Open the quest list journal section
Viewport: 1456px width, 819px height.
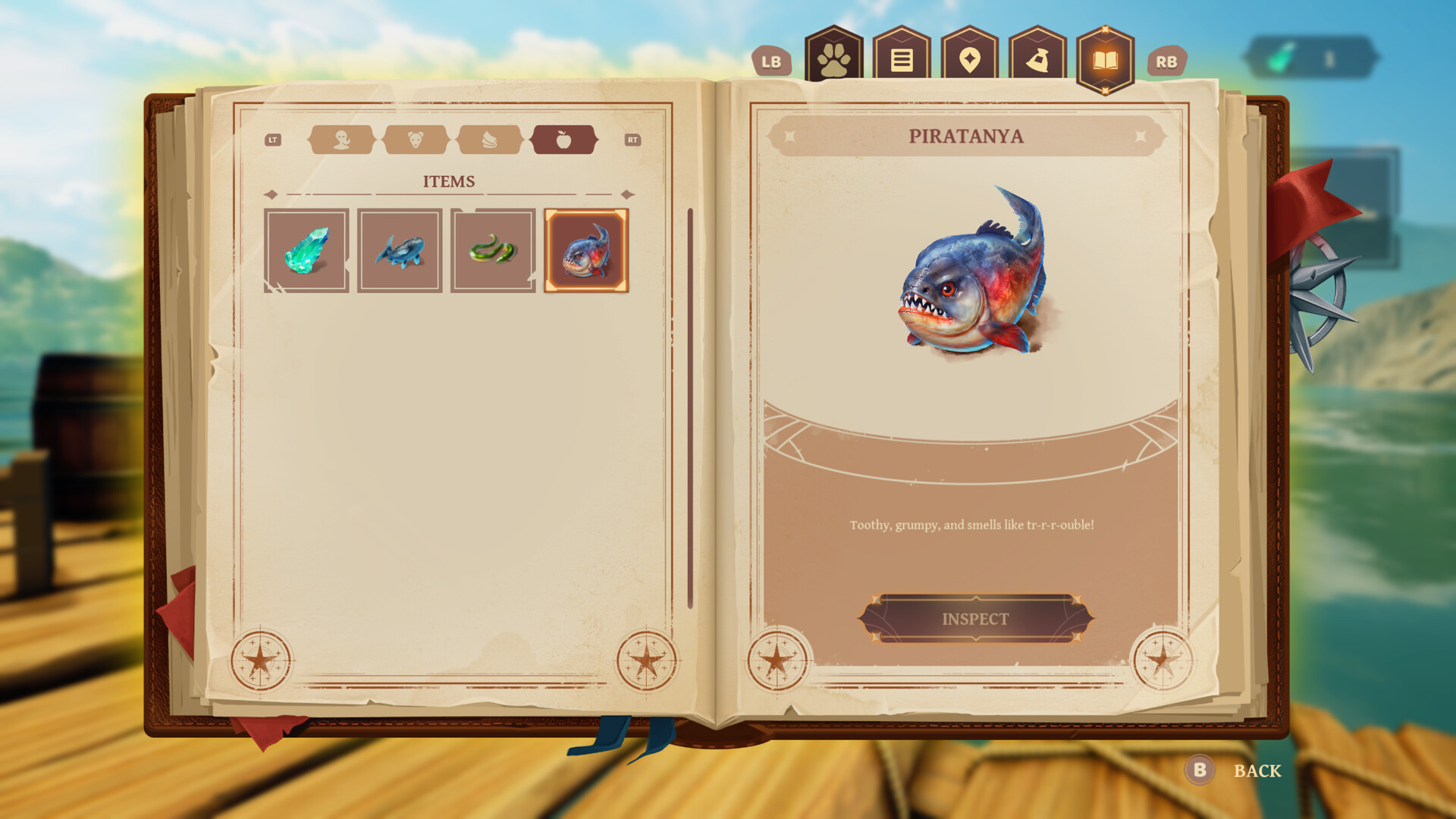tap(901, 56)
